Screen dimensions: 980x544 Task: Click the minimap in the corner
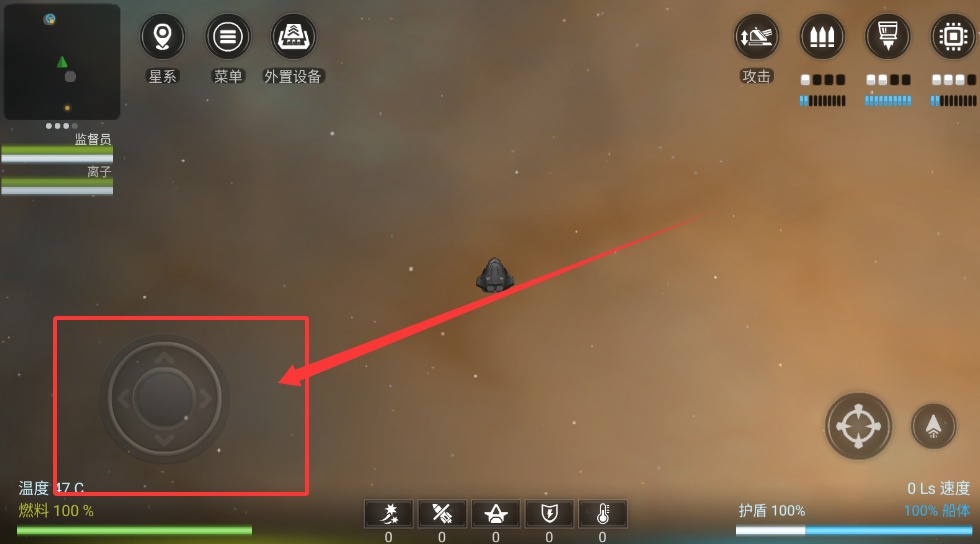click(x=62, y=62)
